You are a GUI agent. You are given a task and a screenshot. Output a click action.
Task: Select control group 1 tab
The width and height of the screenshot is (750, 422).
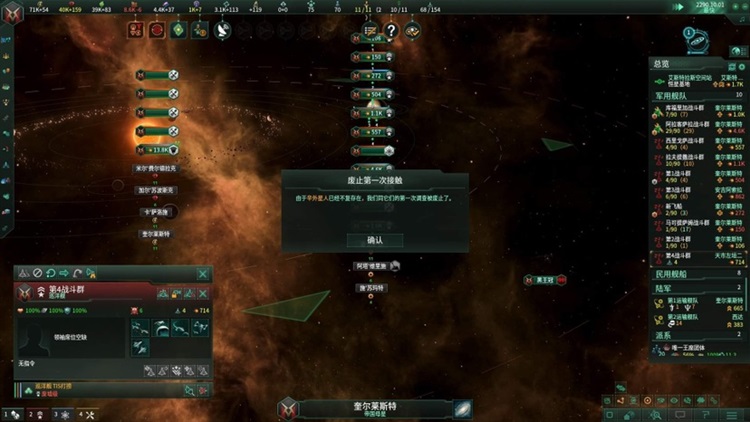(x=12, y=413)
